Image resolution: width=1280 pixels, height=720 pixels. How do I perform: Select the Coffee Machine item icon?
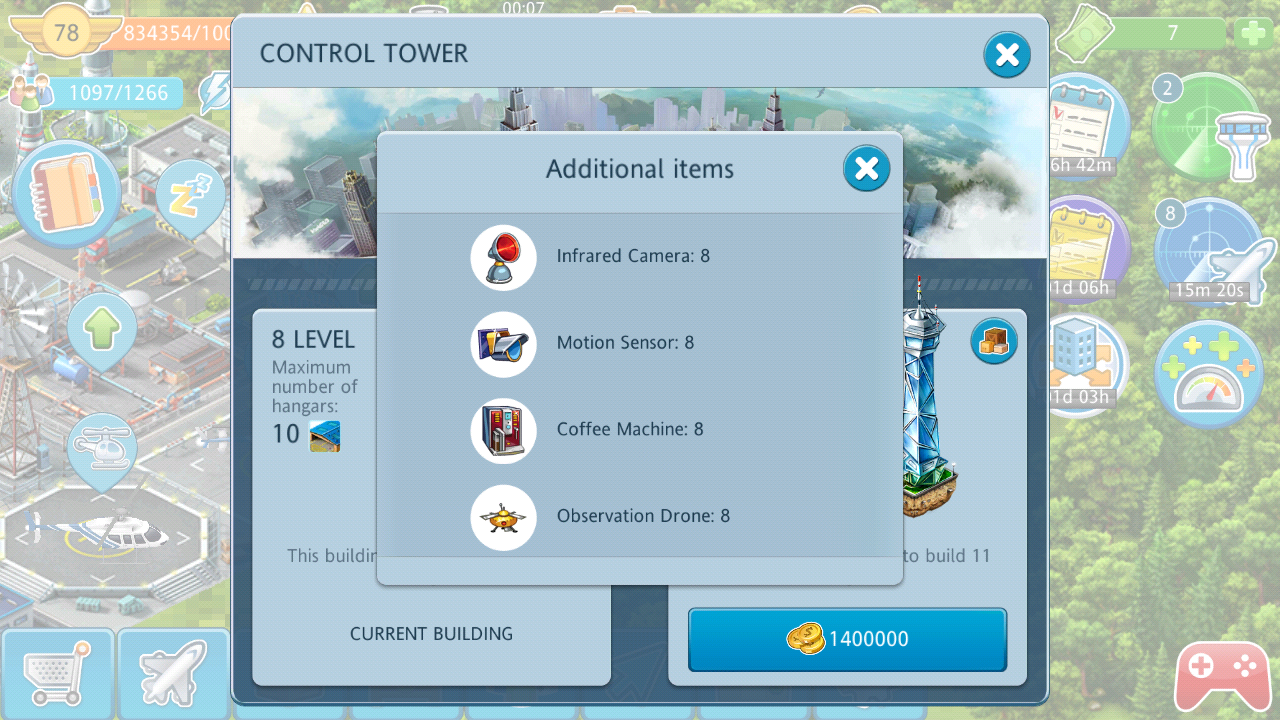[503, 431]
